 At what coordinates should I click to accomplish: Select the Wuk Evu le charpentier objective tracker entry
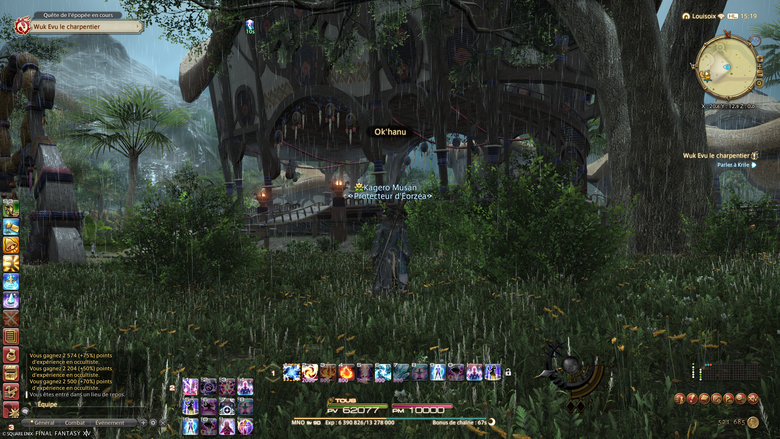pyautogui.click(x=716, y=155)
